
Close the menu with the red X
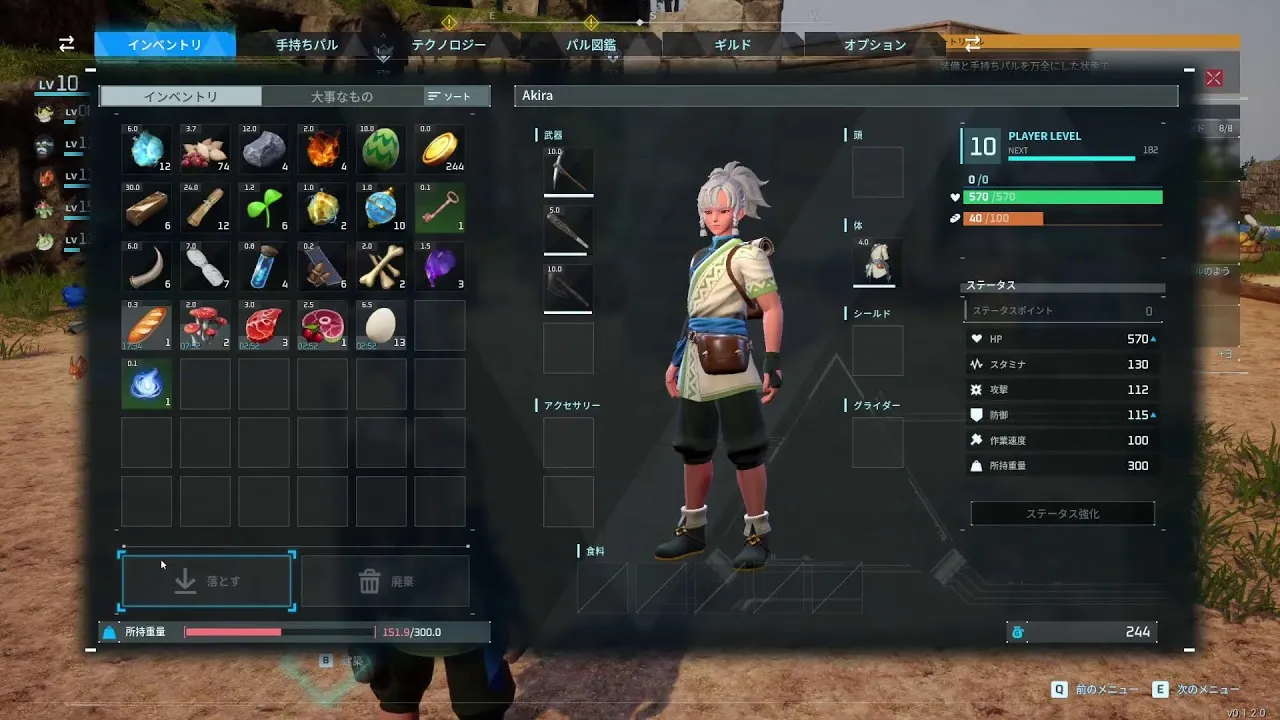coord(1214,78)
